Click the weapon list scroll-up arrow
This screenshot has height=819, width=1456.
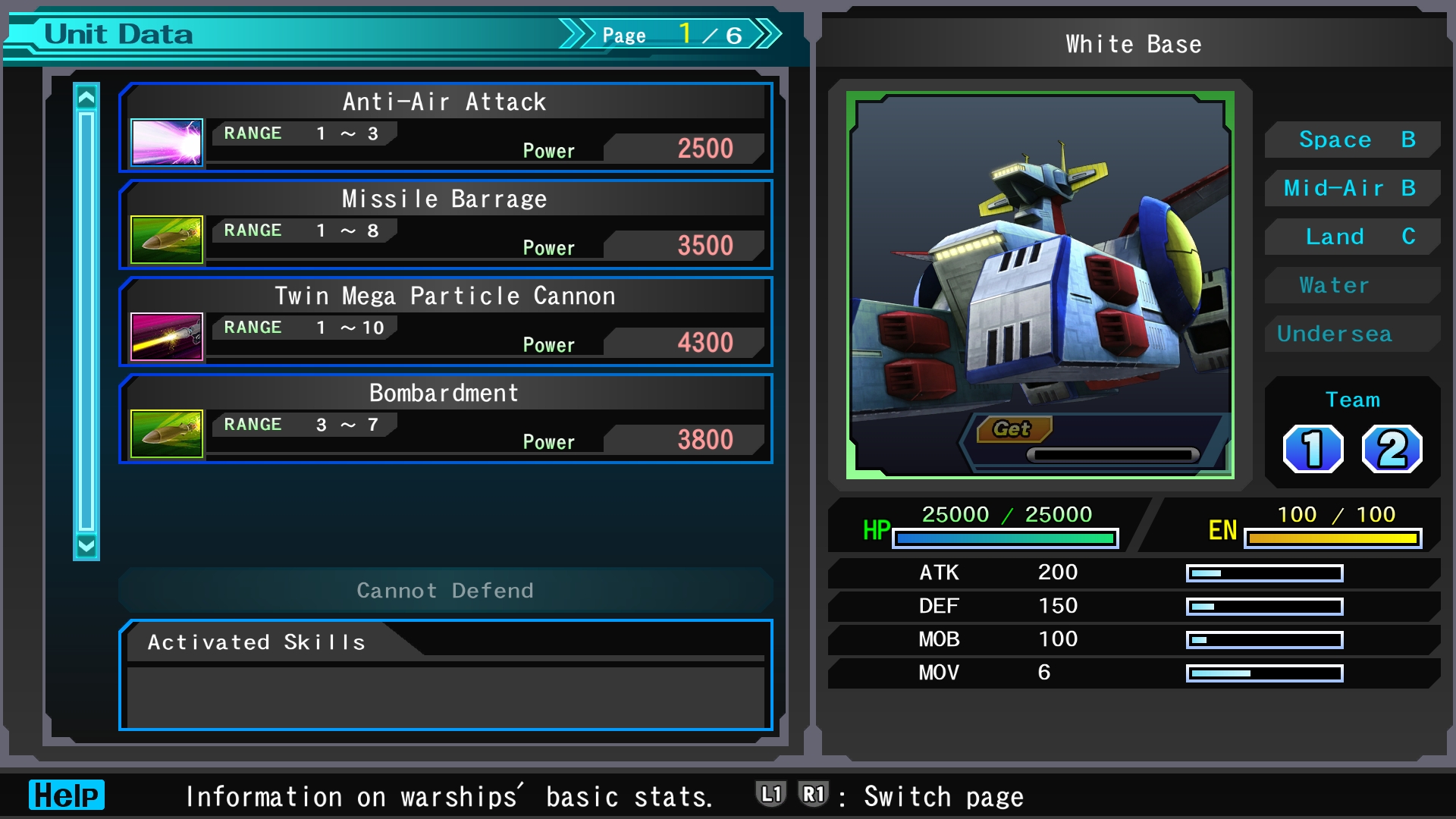tap(86, 98)
